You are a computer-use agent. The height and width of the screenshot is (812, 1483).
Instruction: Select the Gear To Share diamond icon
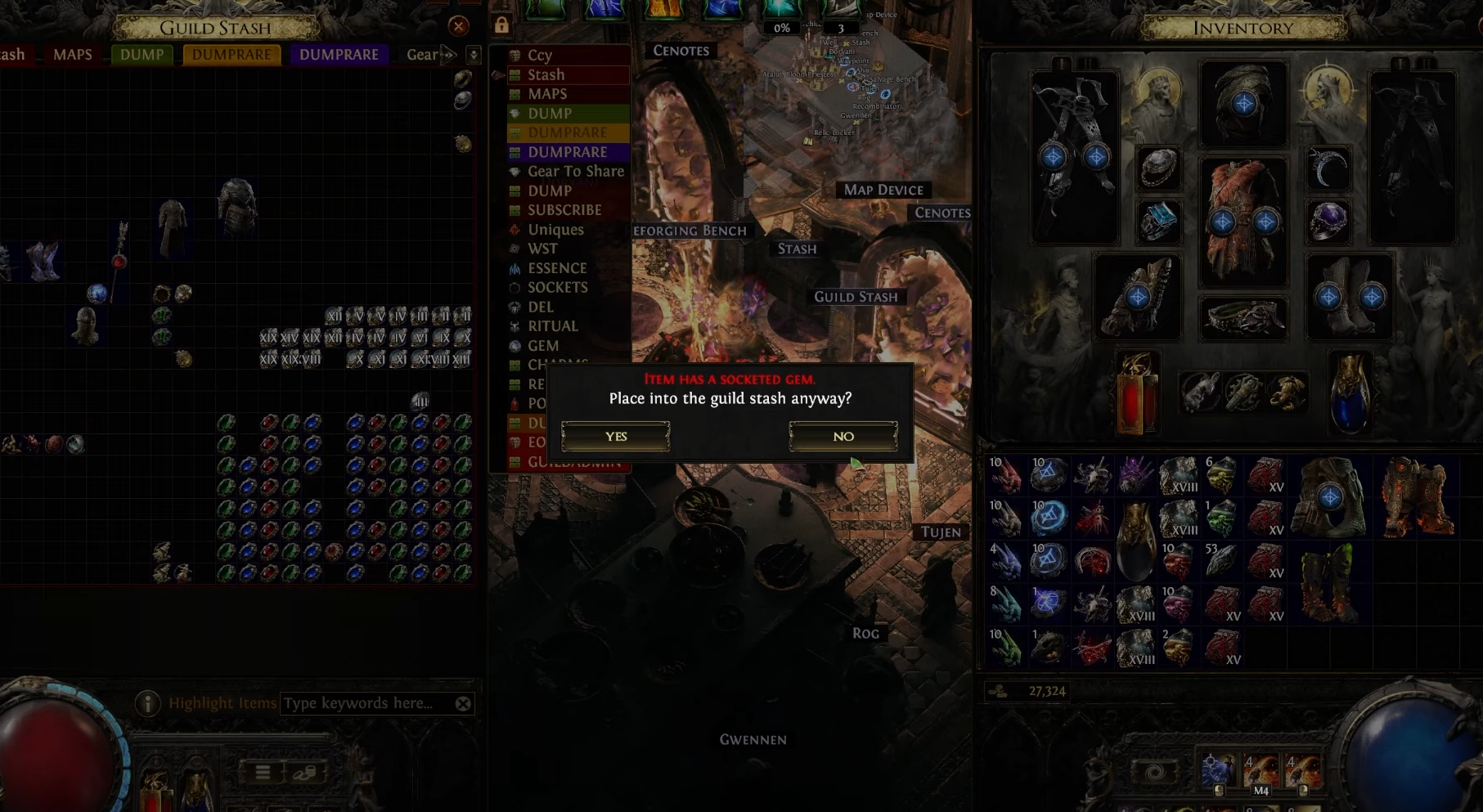click(x=513, y=172)
